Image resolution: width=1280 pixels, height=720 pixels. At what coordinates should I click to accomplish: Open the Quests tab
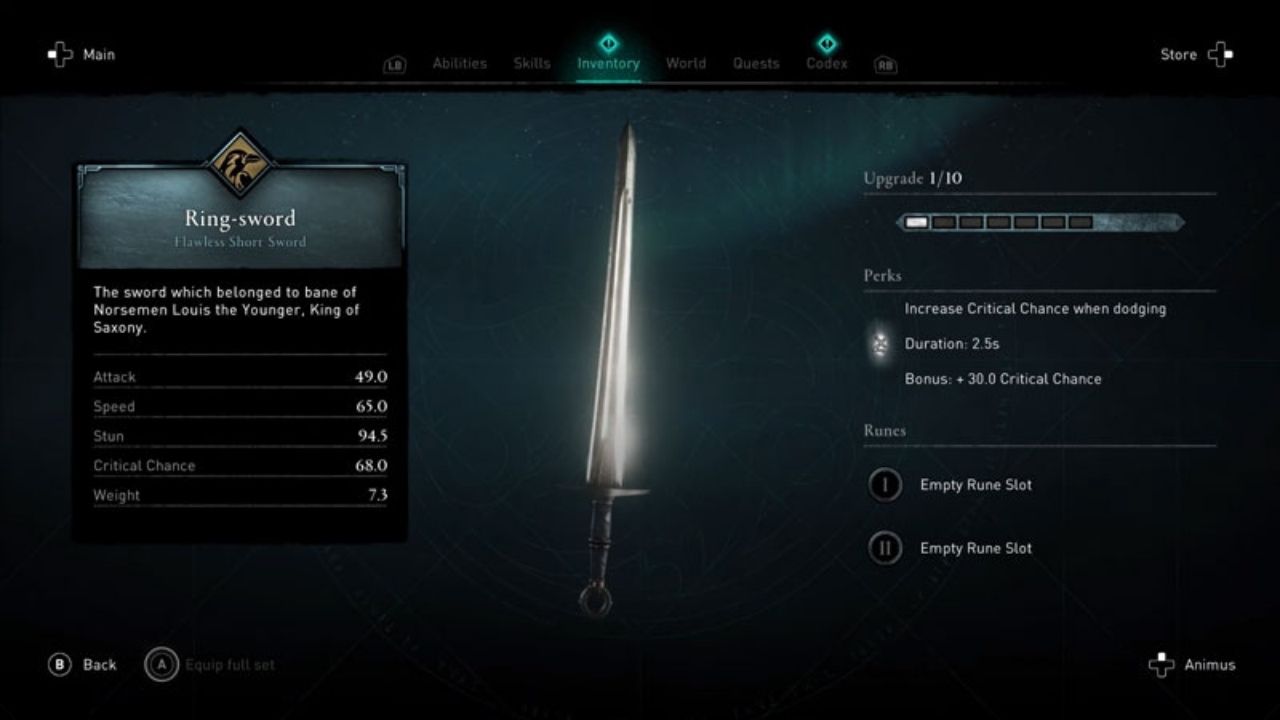(756, 62)
